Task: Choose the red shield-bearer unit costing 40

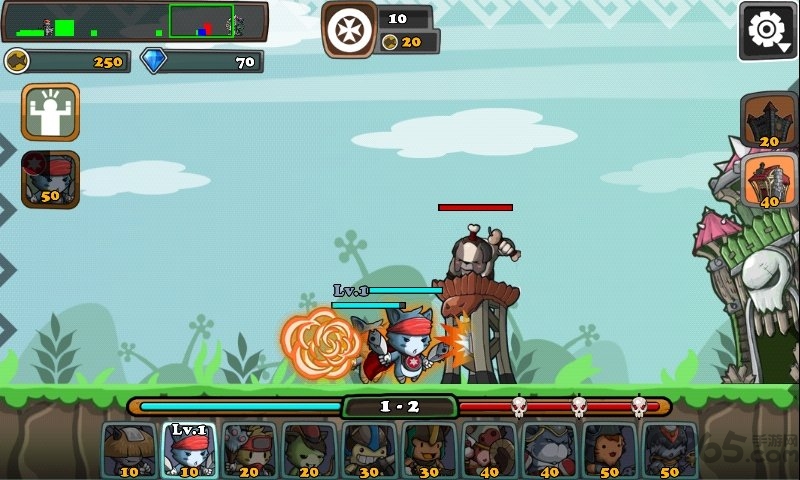Action: [489, 450]
